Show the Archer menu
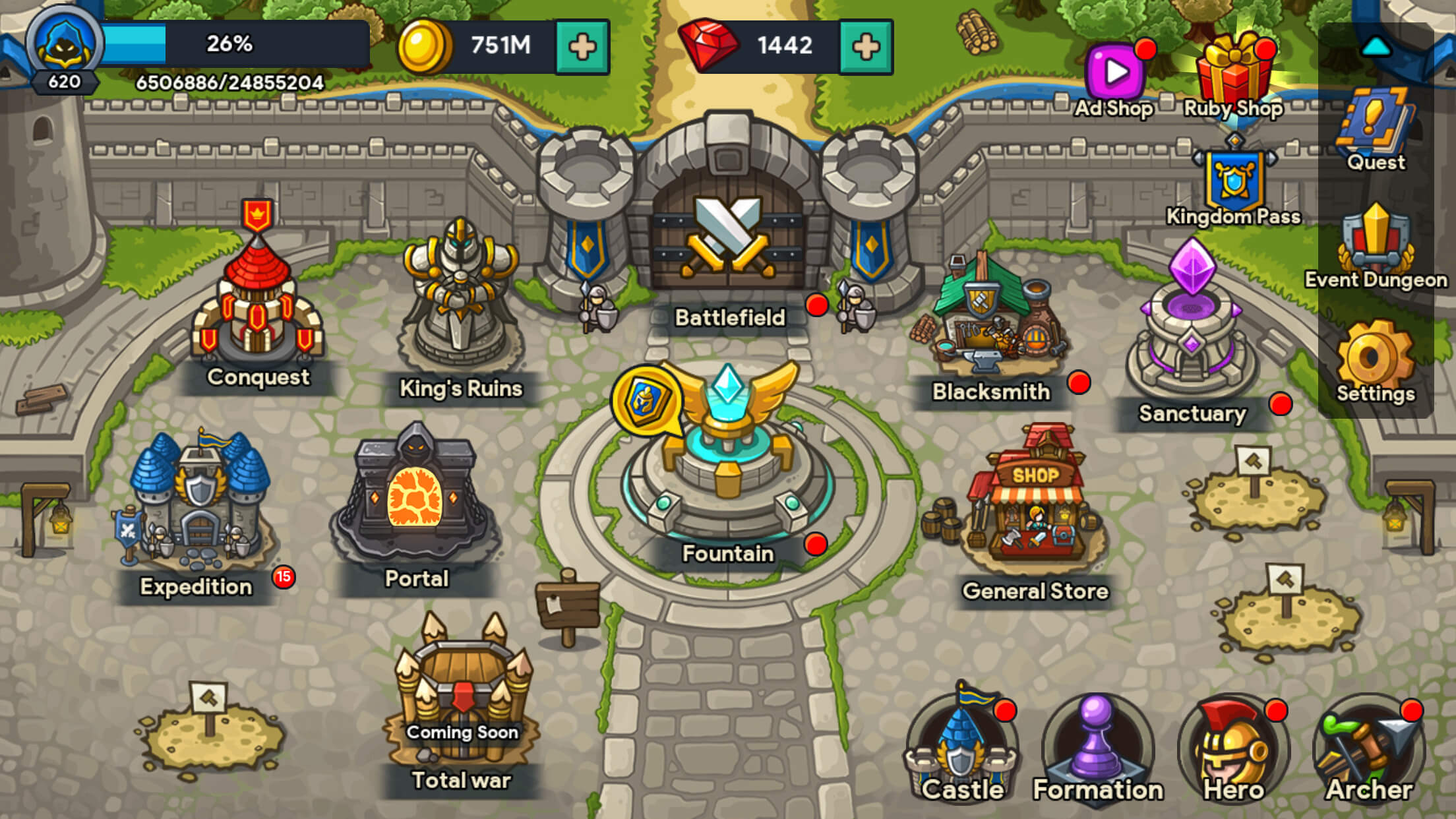This screenshot has width=1456, height=819. (x=1369, y=752)
